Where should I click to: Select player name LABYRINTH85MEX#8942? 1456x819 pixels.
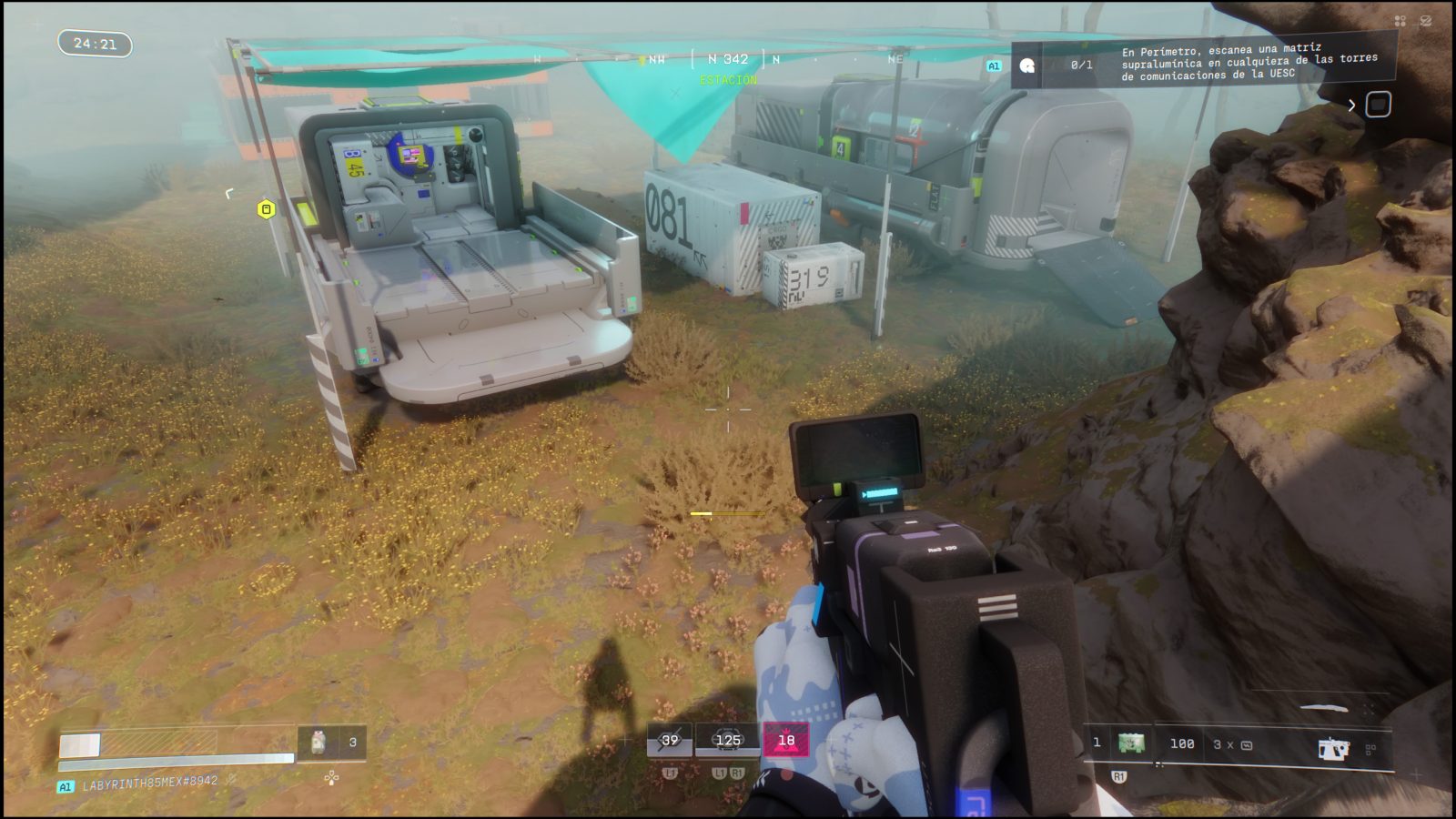click(150, 783)
